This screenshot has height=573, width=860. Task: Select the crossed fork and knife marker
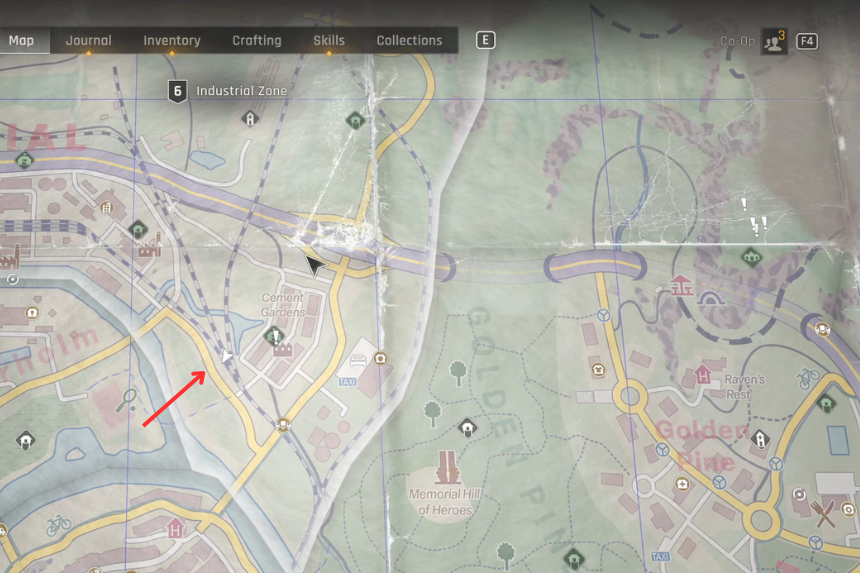[x=825, y=514]
